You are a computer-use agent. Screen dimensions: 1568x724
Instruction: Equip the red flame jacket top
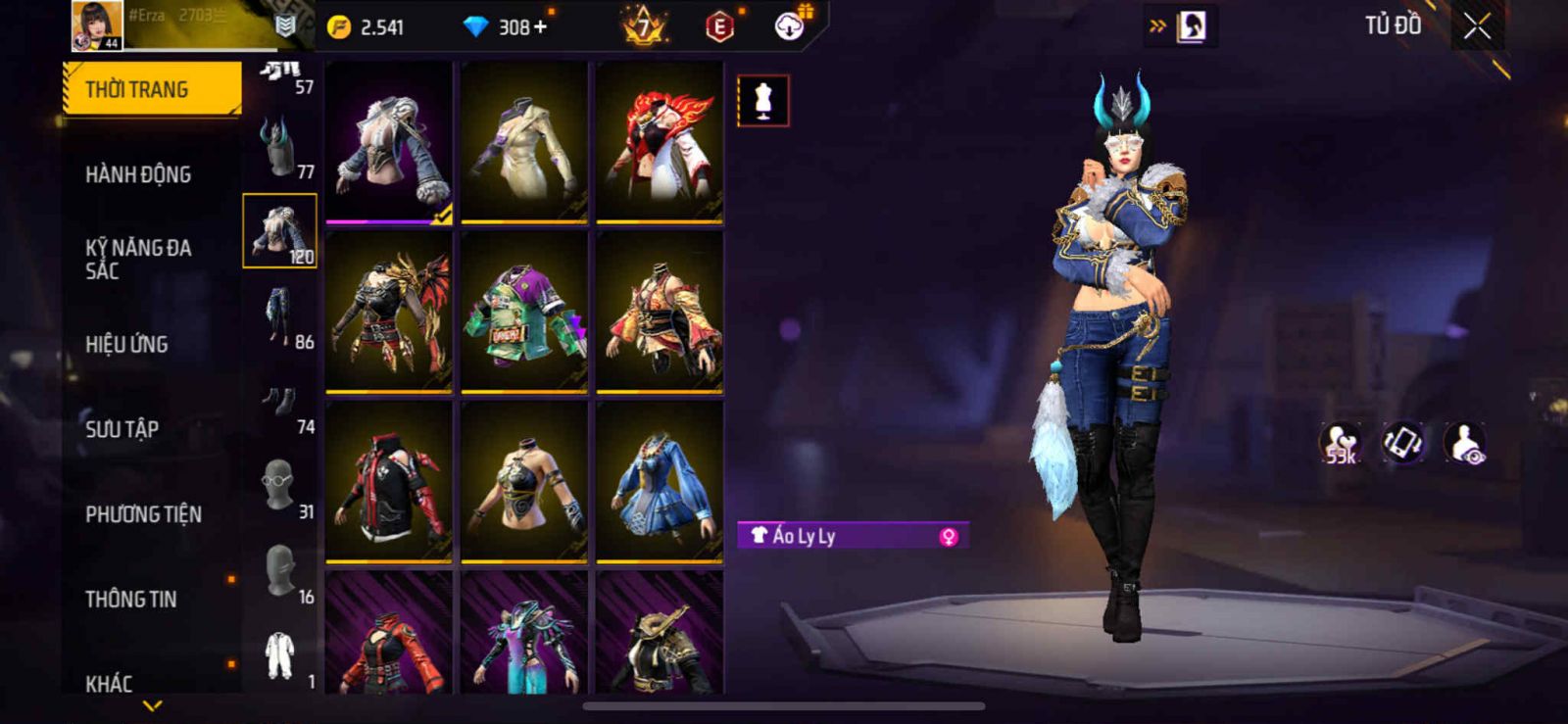(660, 141)
